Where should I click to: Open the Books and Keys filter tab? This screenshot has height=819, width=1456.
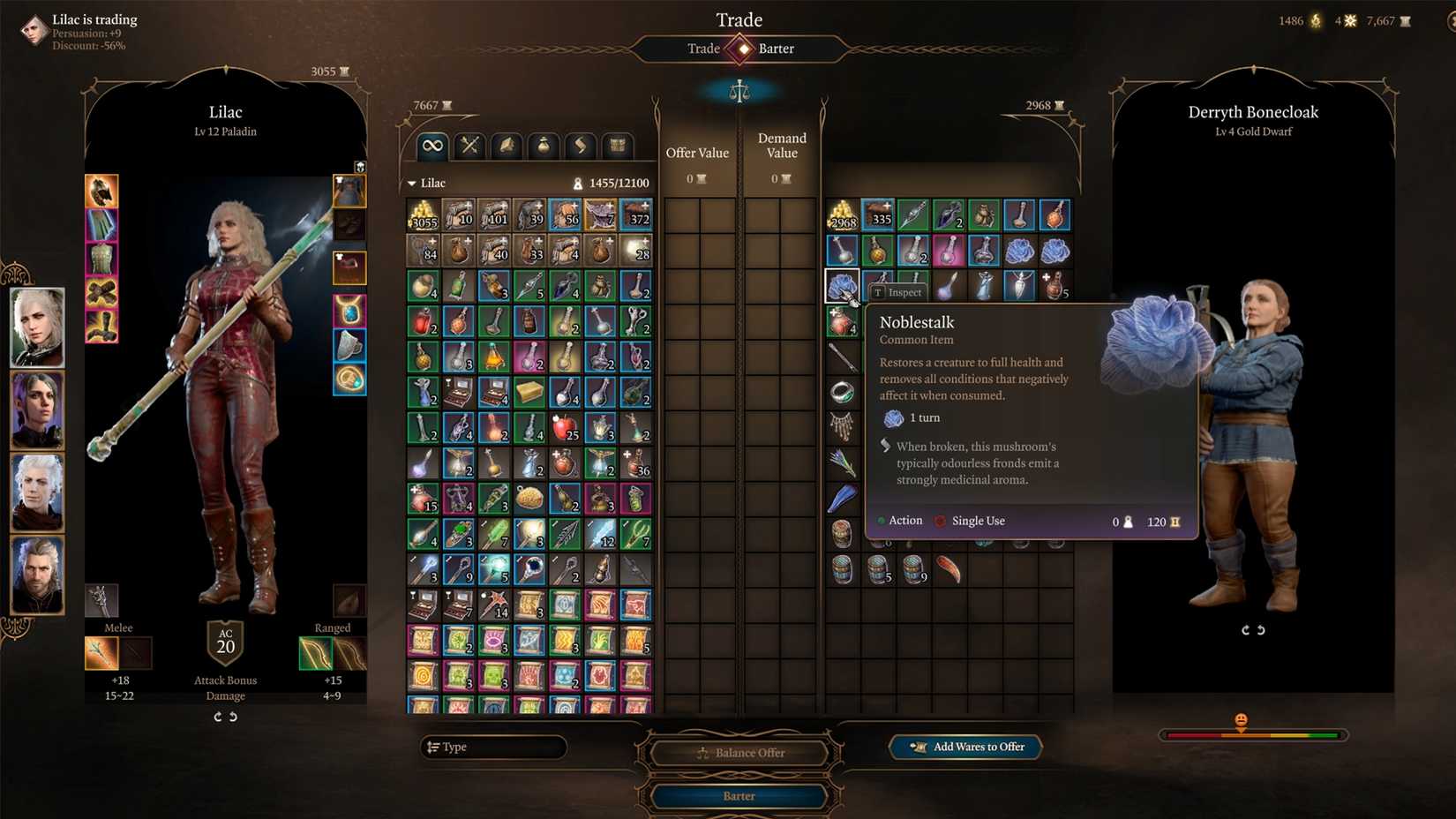617,146
